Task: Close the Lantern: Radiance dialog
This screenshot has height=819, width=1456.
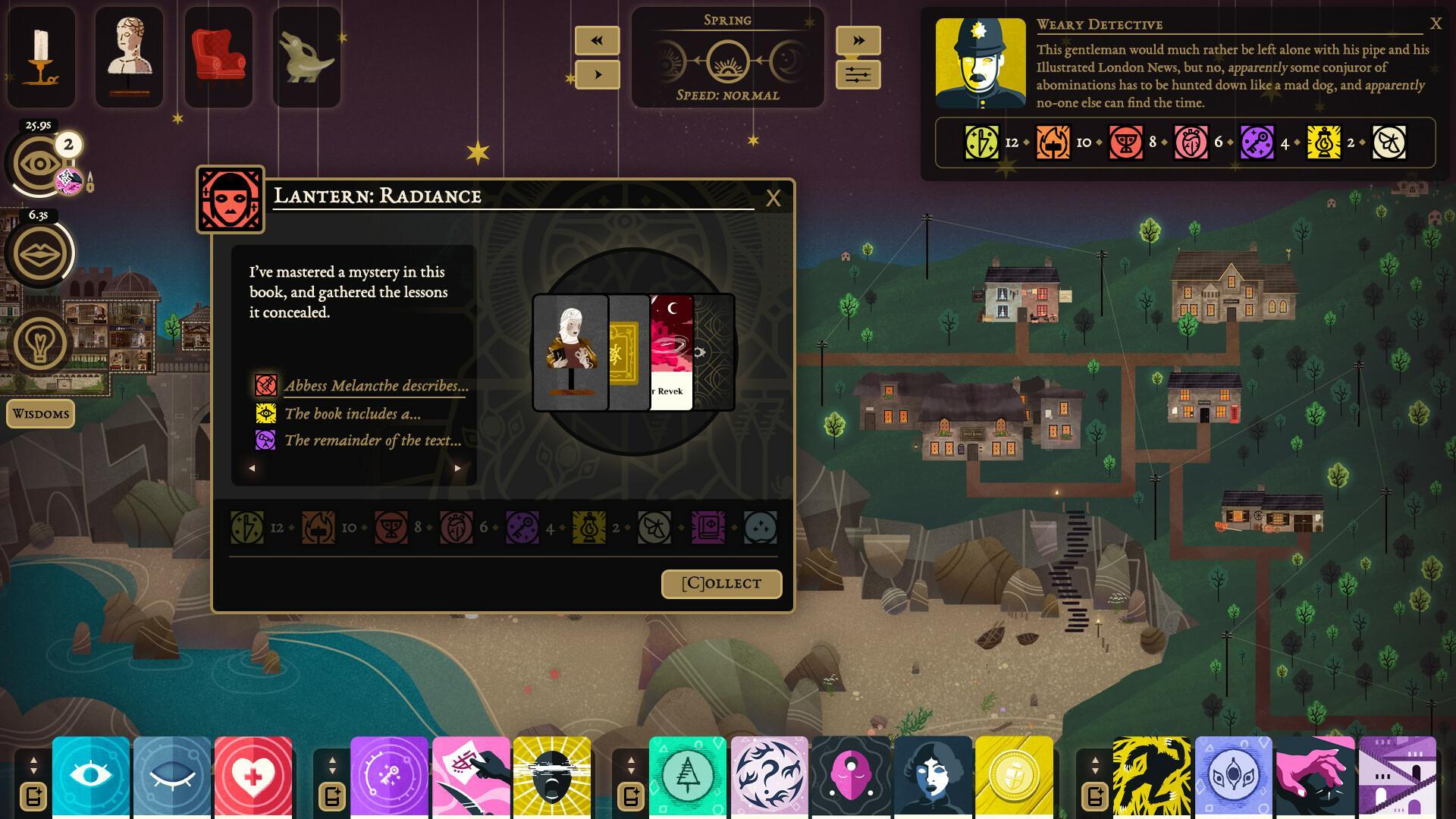Action: (773, 199)
